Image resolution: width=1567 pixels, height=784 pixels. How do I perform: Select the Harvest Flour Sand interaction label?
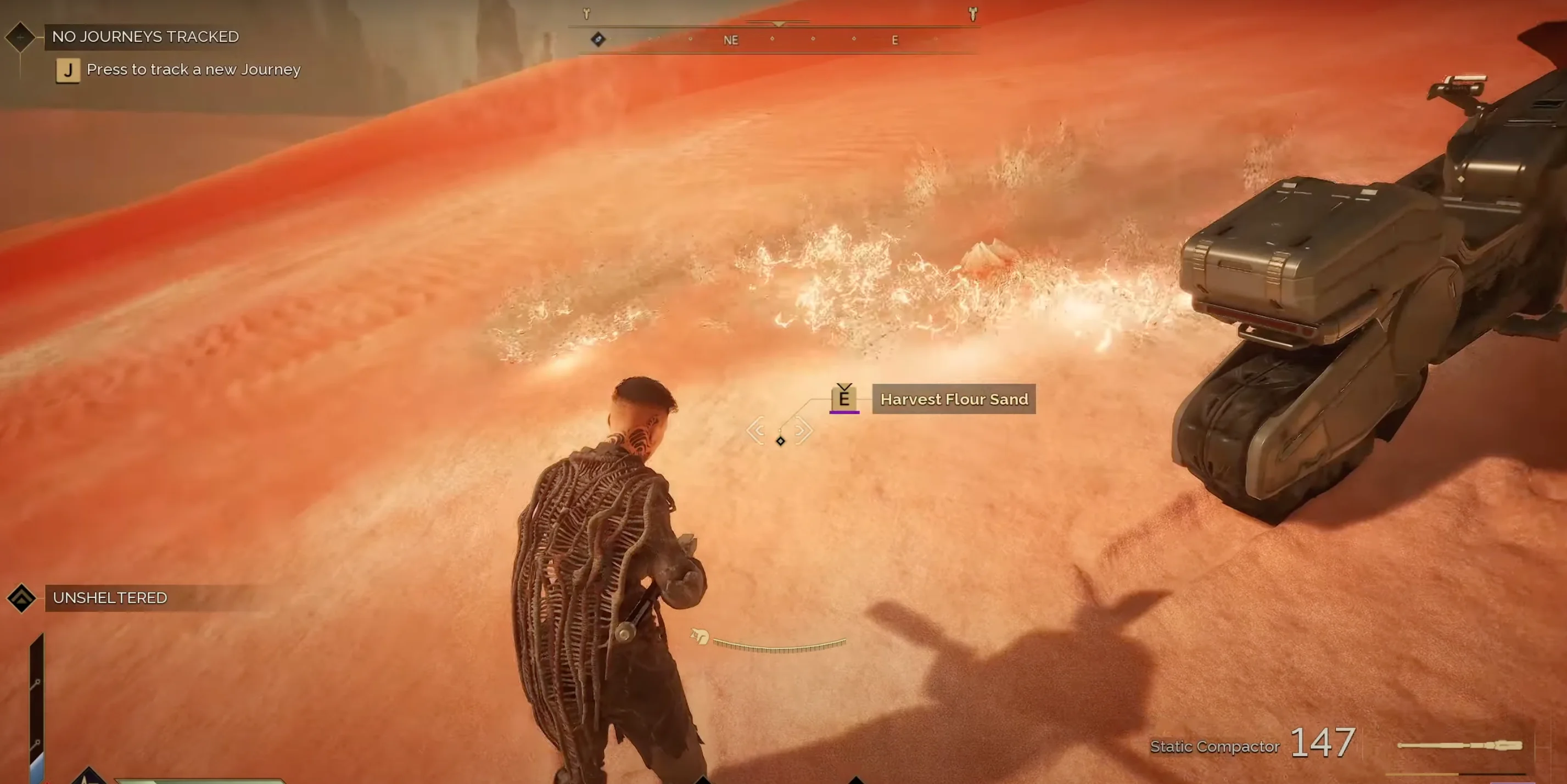coord(953,399)
